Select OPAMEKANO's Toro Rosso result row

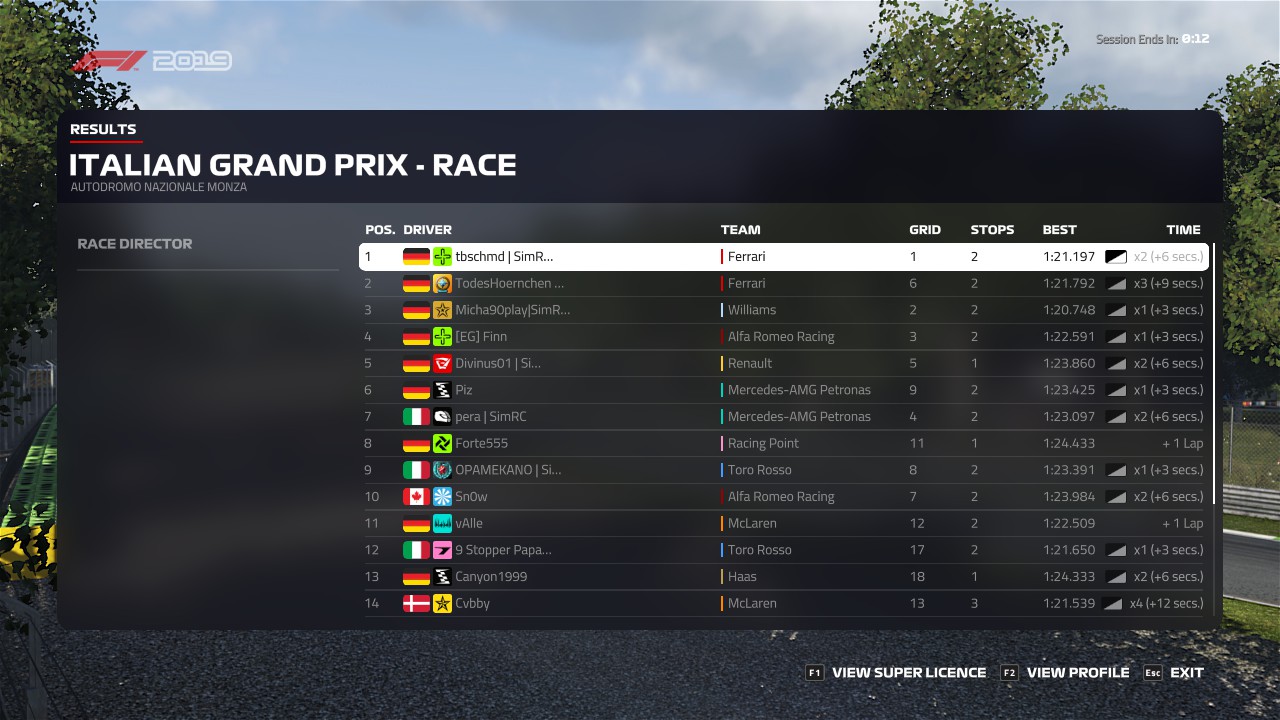(x=783, y=470)
